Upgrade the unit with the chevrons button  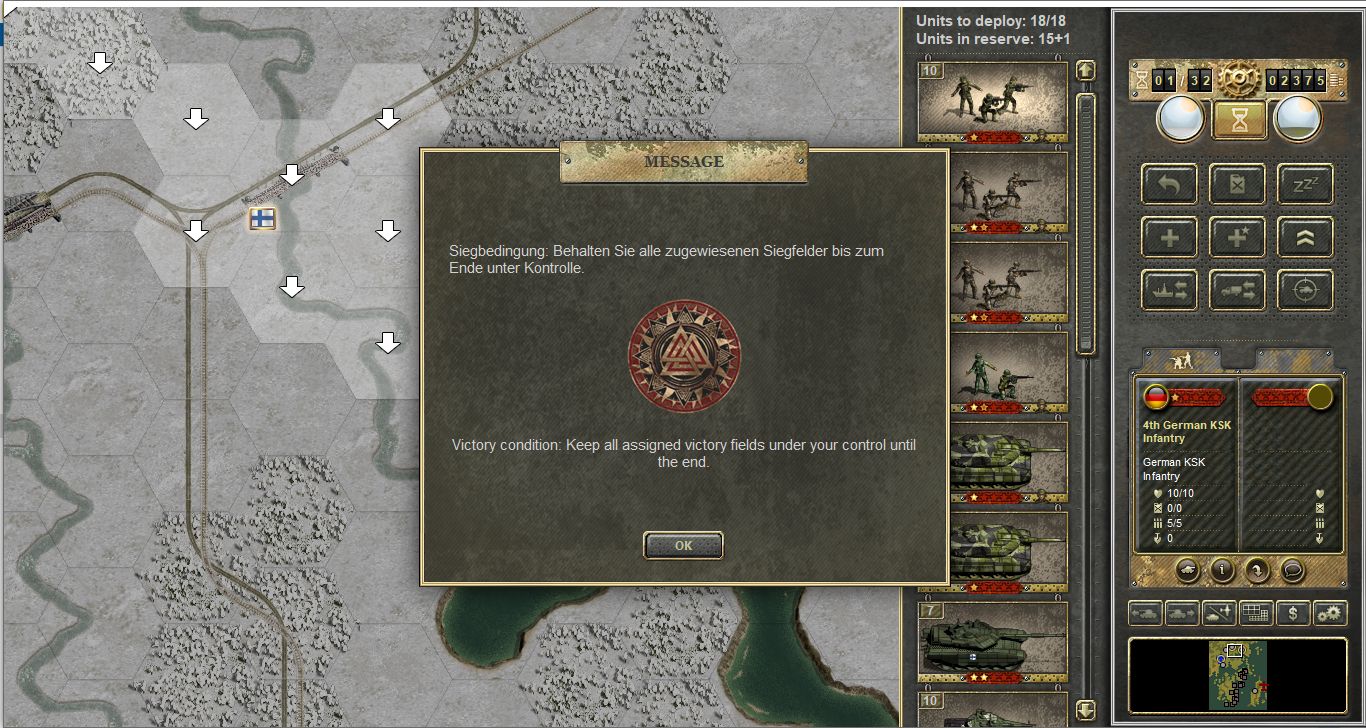[x=1305, y=237]
